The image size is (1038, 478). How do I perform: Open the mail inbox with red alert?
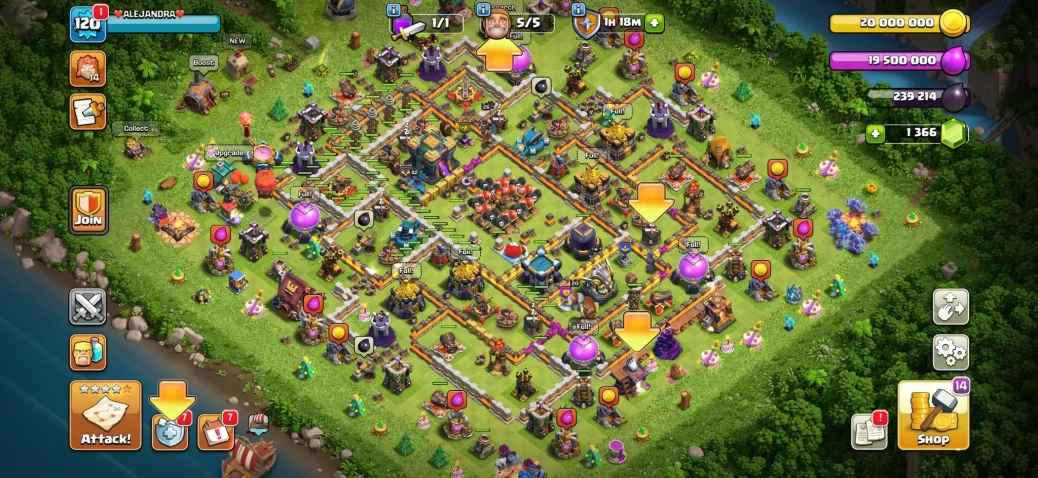click(870, 431)
